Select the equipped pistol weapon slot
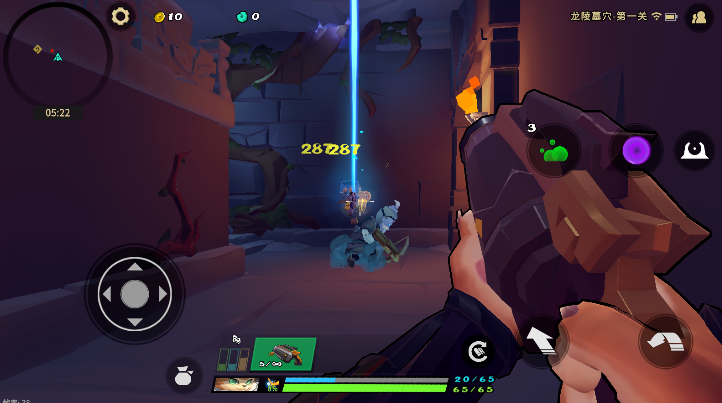The height and width of the screenshot is (403, 722). (283, 354)
